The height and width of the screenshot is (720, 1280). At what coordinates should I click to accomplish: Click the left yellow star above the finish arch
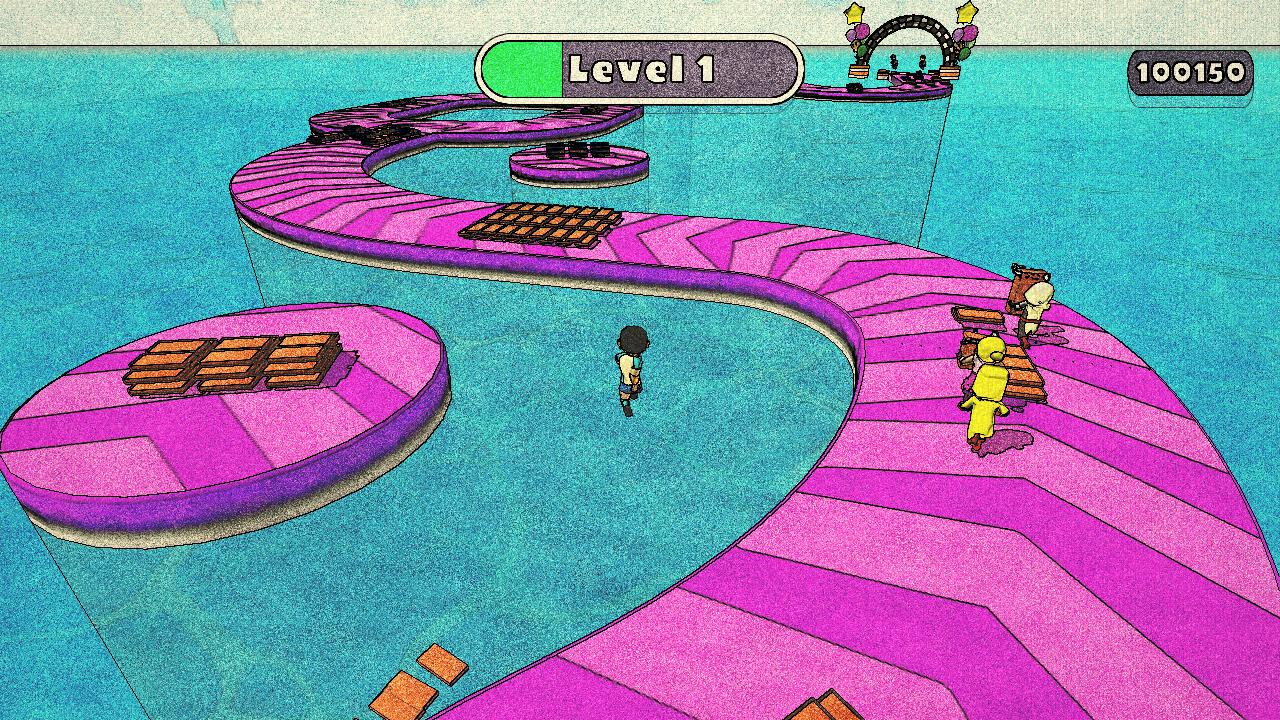pos(854,14)
